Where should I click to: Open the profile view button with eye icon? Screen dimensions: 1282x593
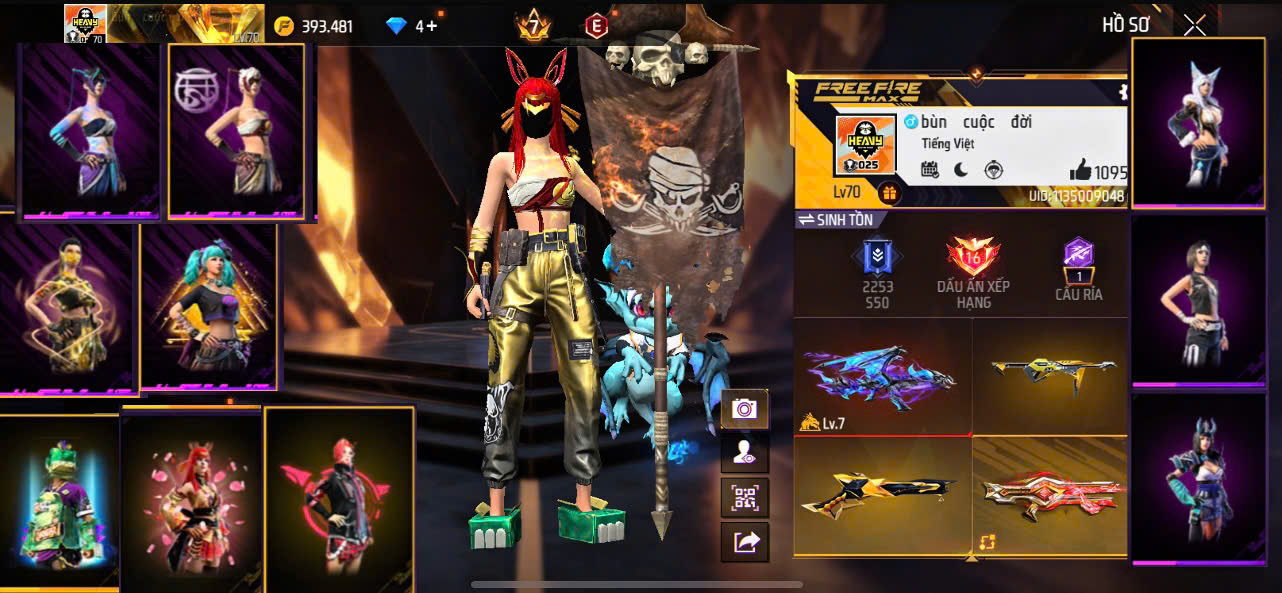[x=744, y=453]
